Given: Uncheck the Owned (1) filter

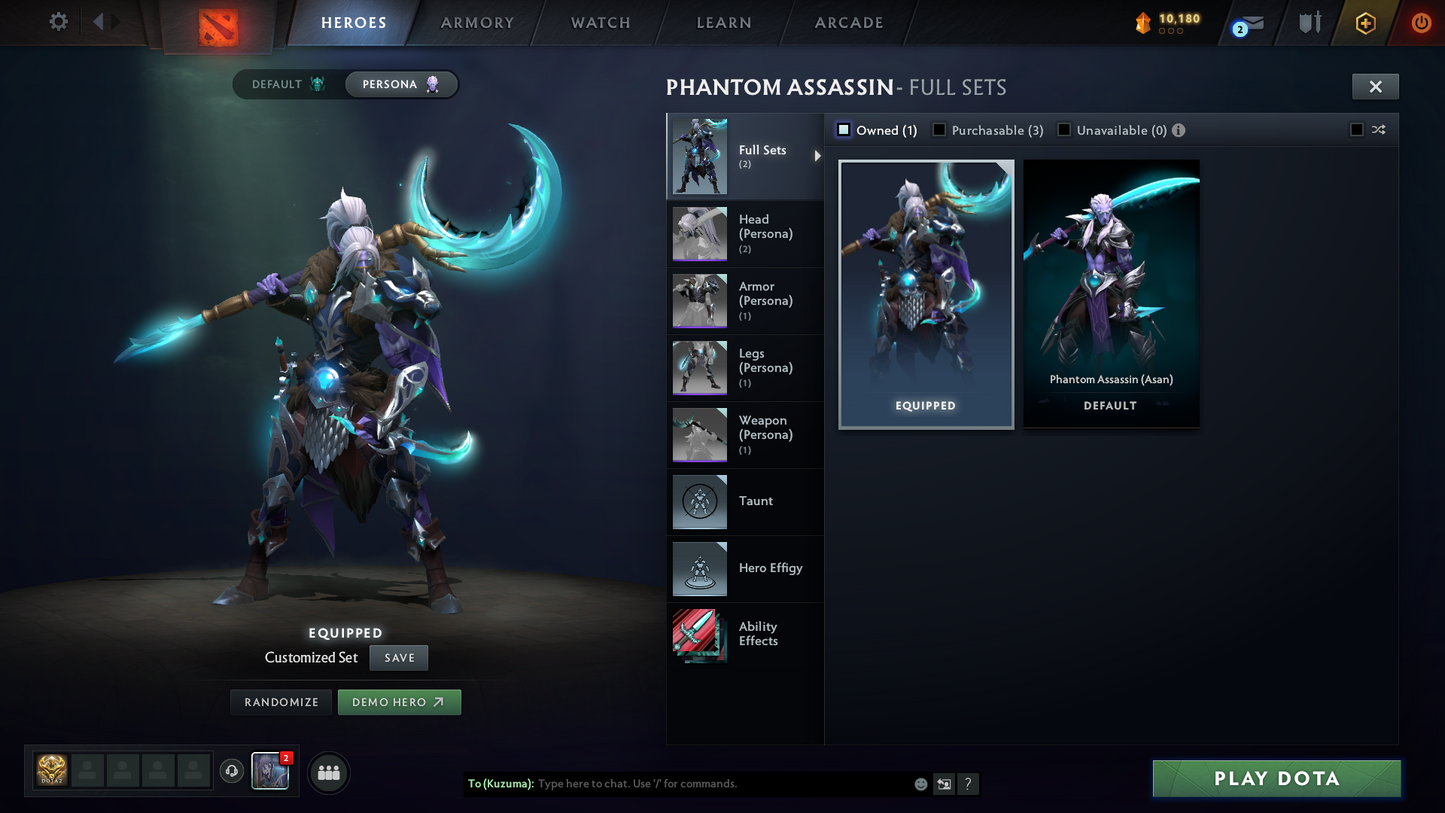Looking at the screenshot, I should click(842, 129).
